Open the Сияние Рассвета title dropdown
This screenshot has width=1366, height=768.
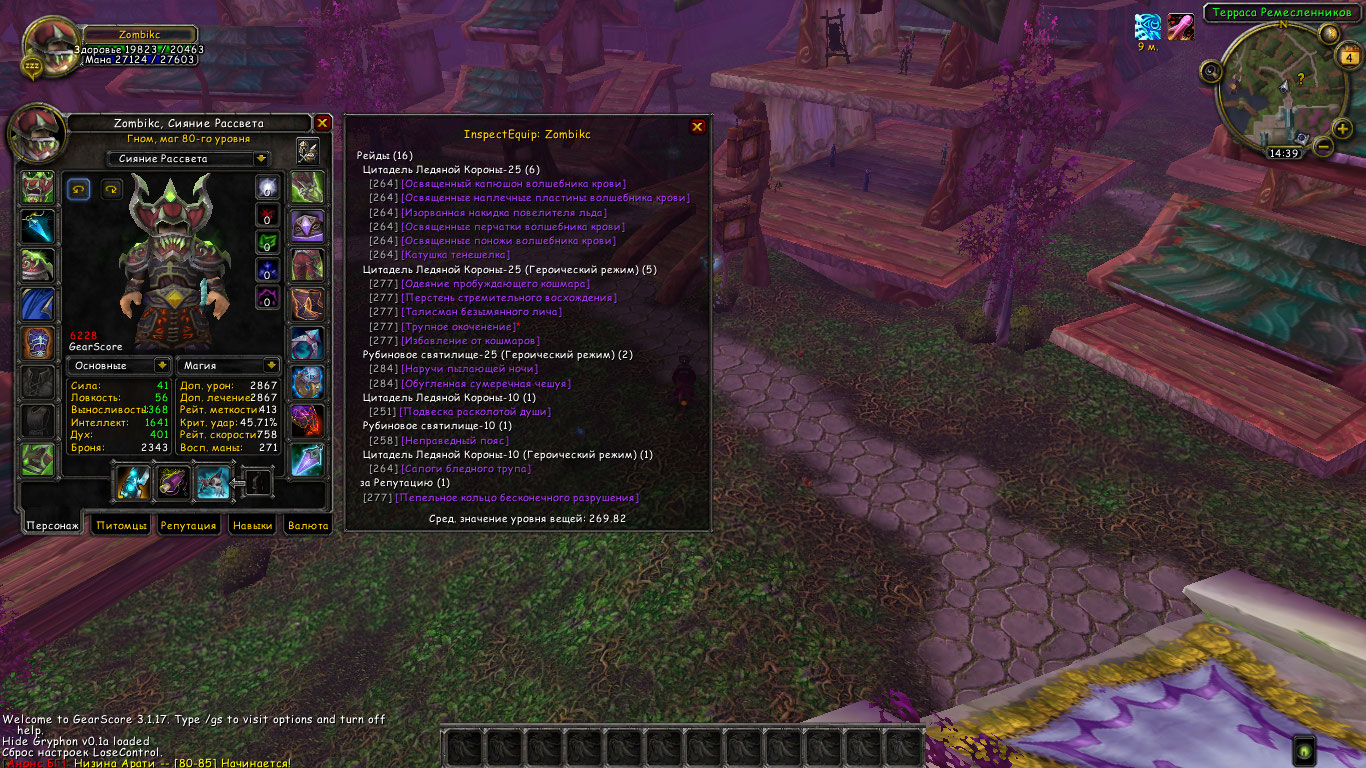pos(261,158)
